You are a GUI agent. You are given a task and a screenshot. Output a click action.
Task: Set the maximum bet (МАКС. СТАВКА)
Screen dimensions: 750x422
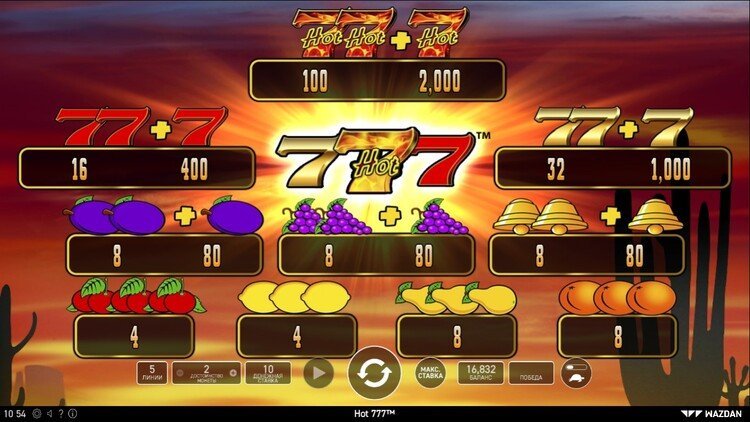[x=430, y=373]
